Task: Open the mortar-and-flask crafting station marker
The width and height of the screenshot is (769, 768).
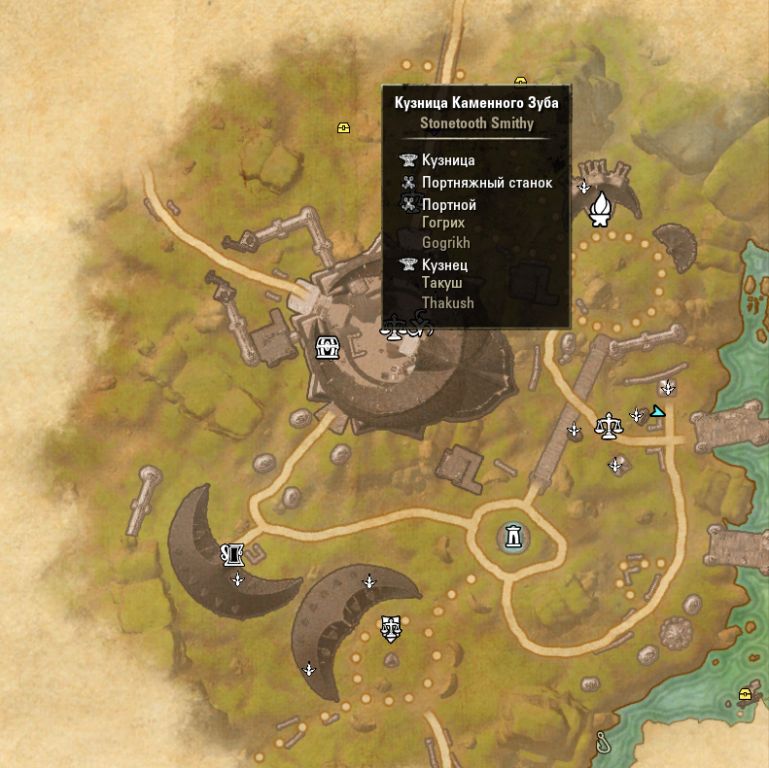Action: pos(234,553)
